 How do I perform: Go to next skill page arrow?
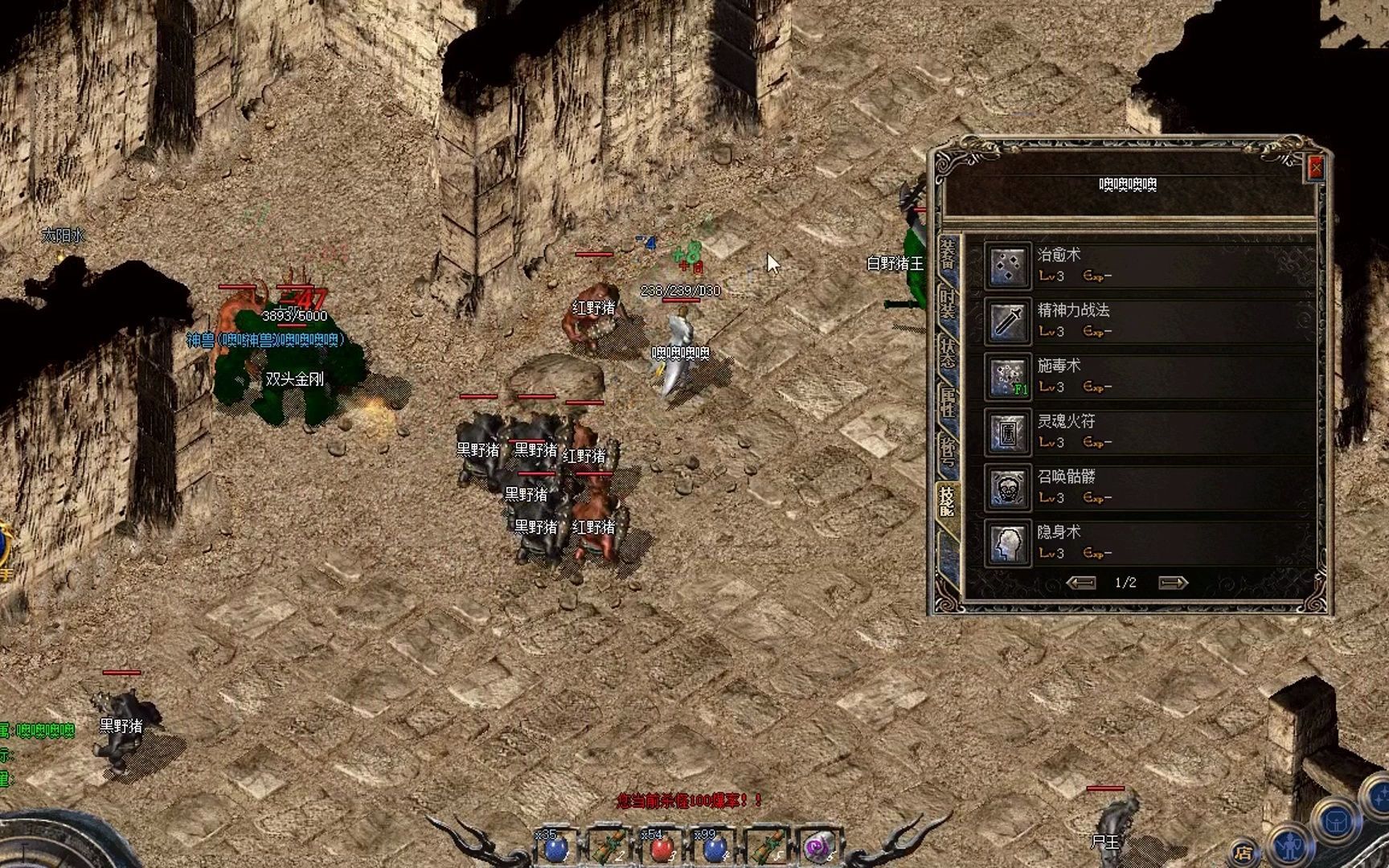[1173, 583]
